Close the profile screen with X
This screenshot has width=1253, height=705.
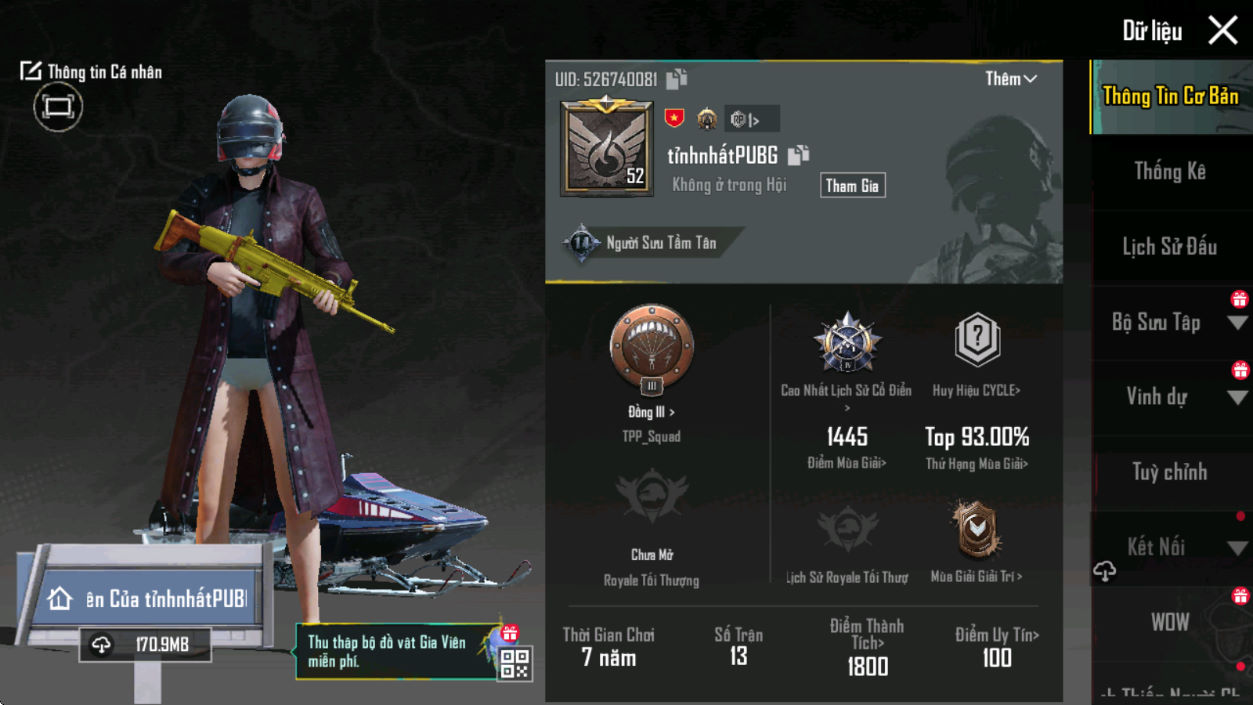point(1222,31)
